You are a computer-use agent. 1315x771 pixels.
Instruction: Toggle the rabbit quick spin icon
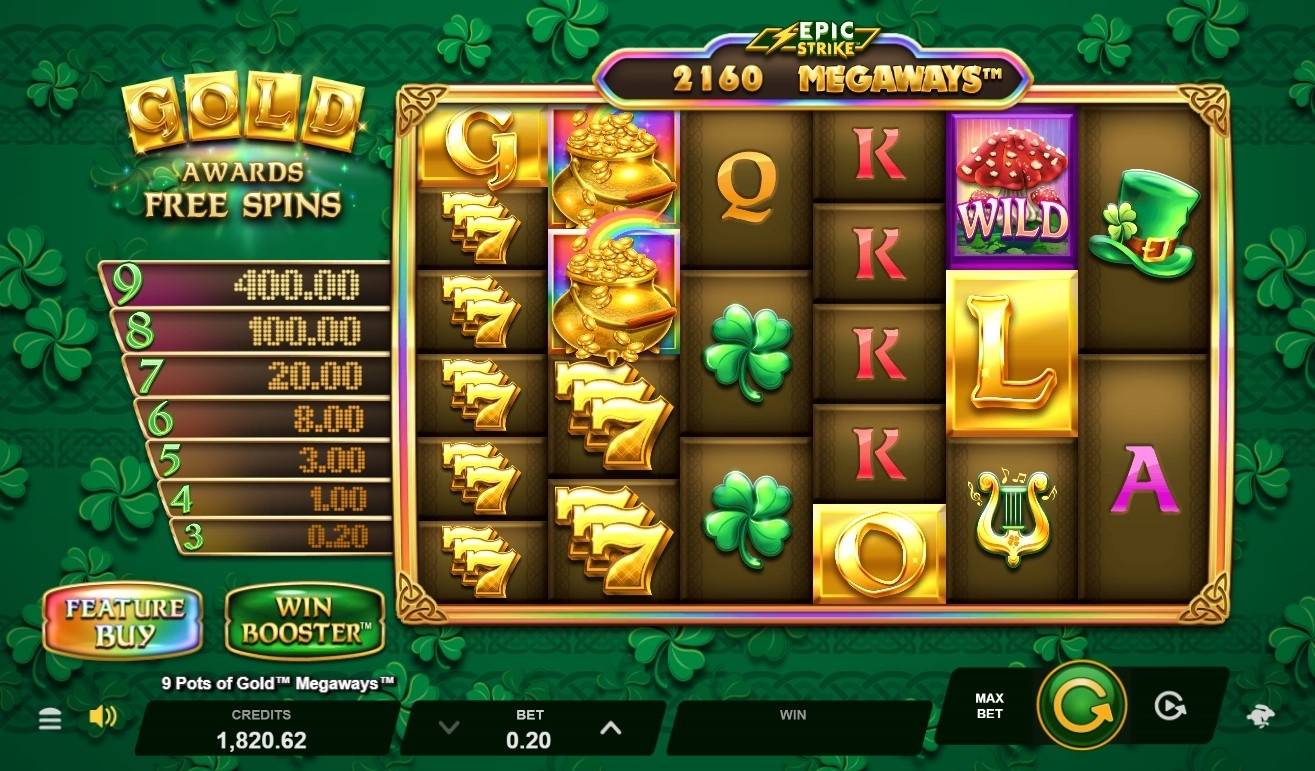click(1260, 717)
